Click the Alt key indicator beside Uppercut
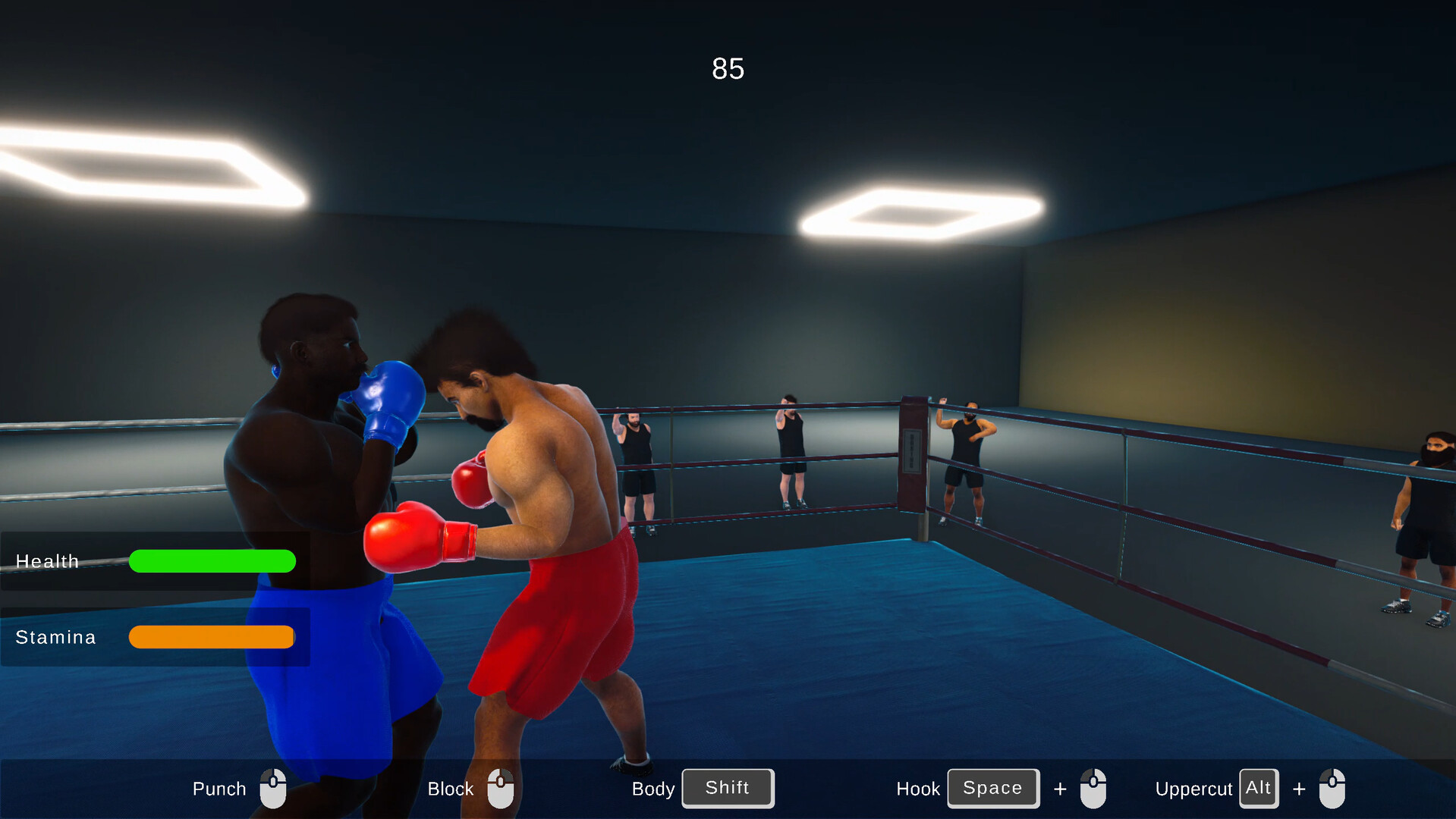Screen dimensions: 1456x819 click(1259, 788)
